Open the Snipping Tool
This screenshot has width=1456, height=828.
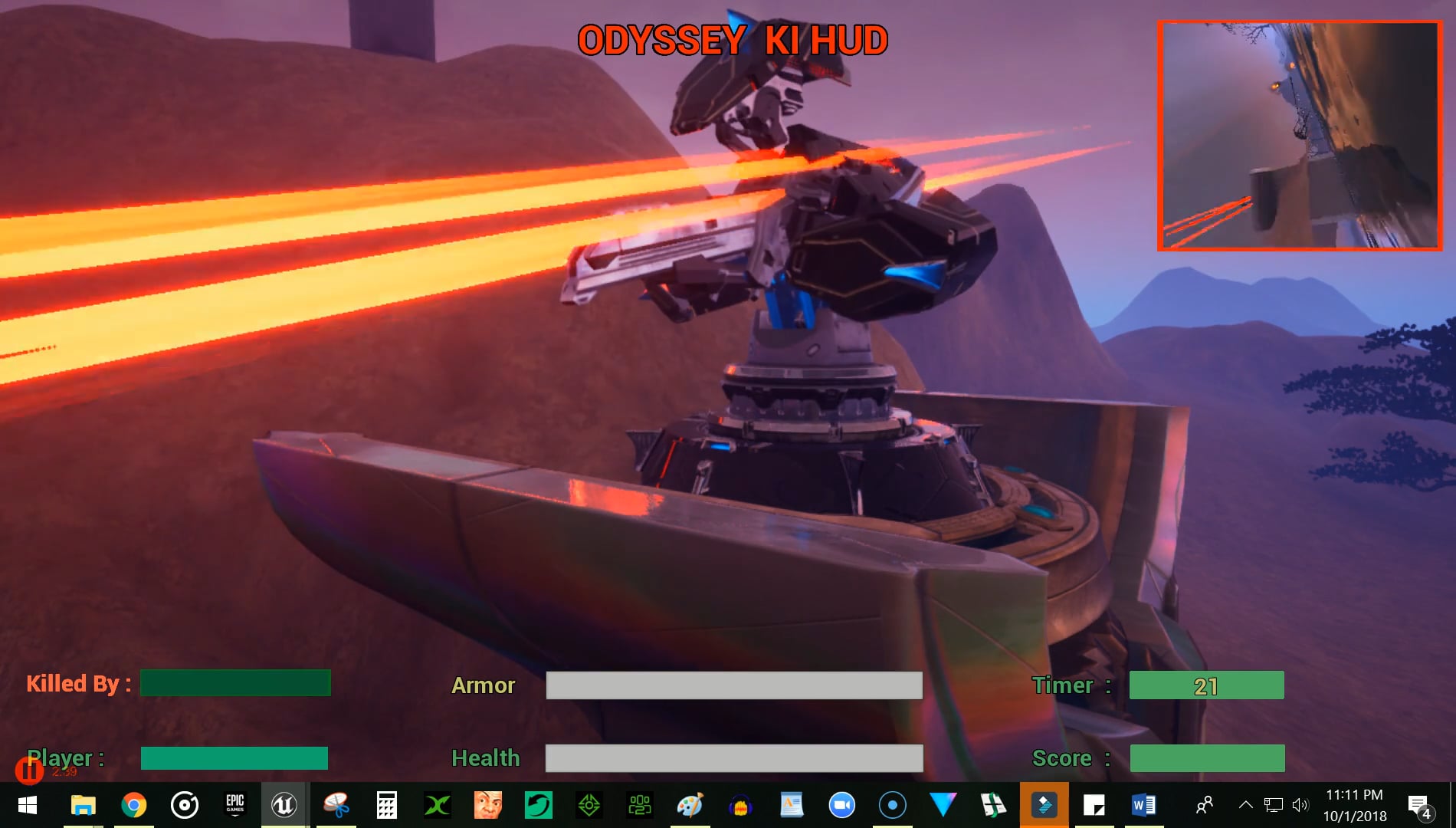[334, 804]
